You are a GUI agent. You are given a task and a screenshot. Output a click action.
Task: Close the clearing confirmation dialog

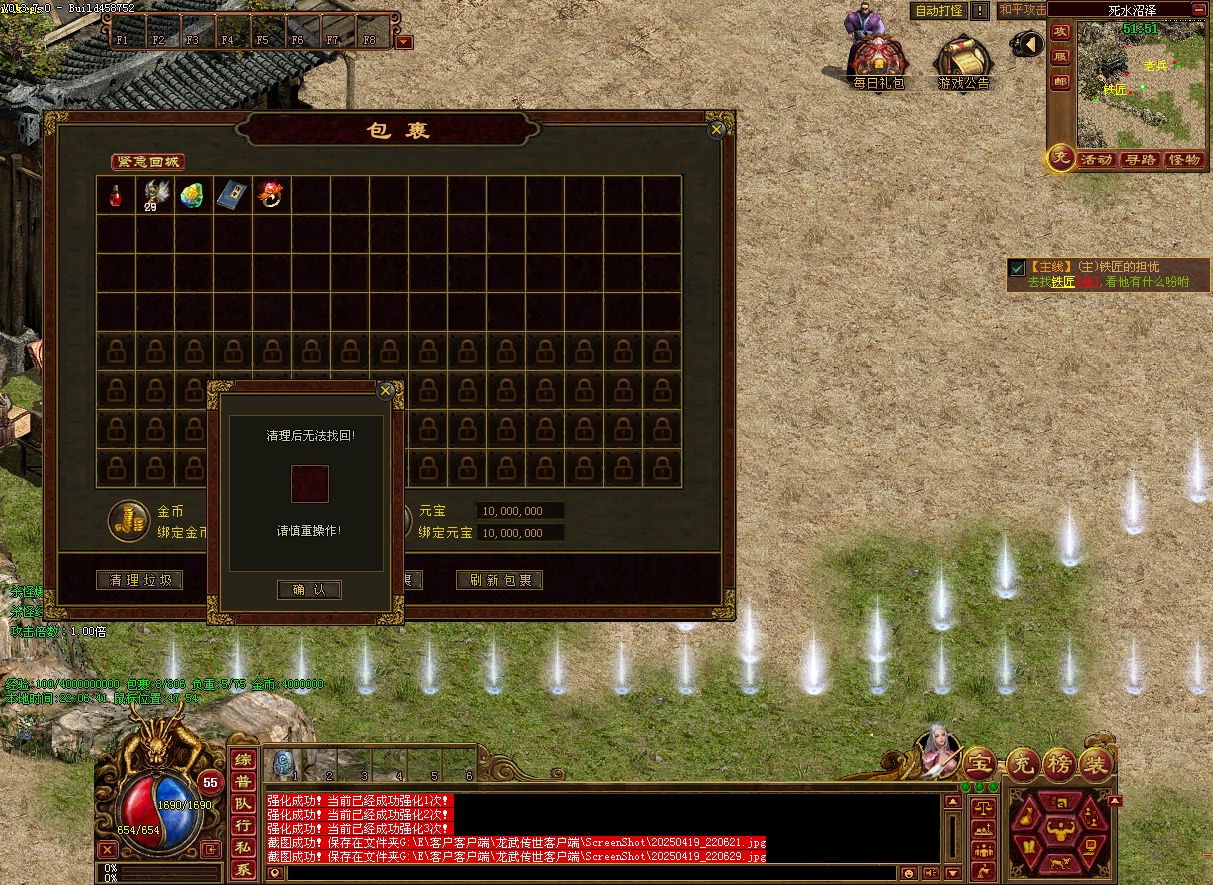click(386, 391)
